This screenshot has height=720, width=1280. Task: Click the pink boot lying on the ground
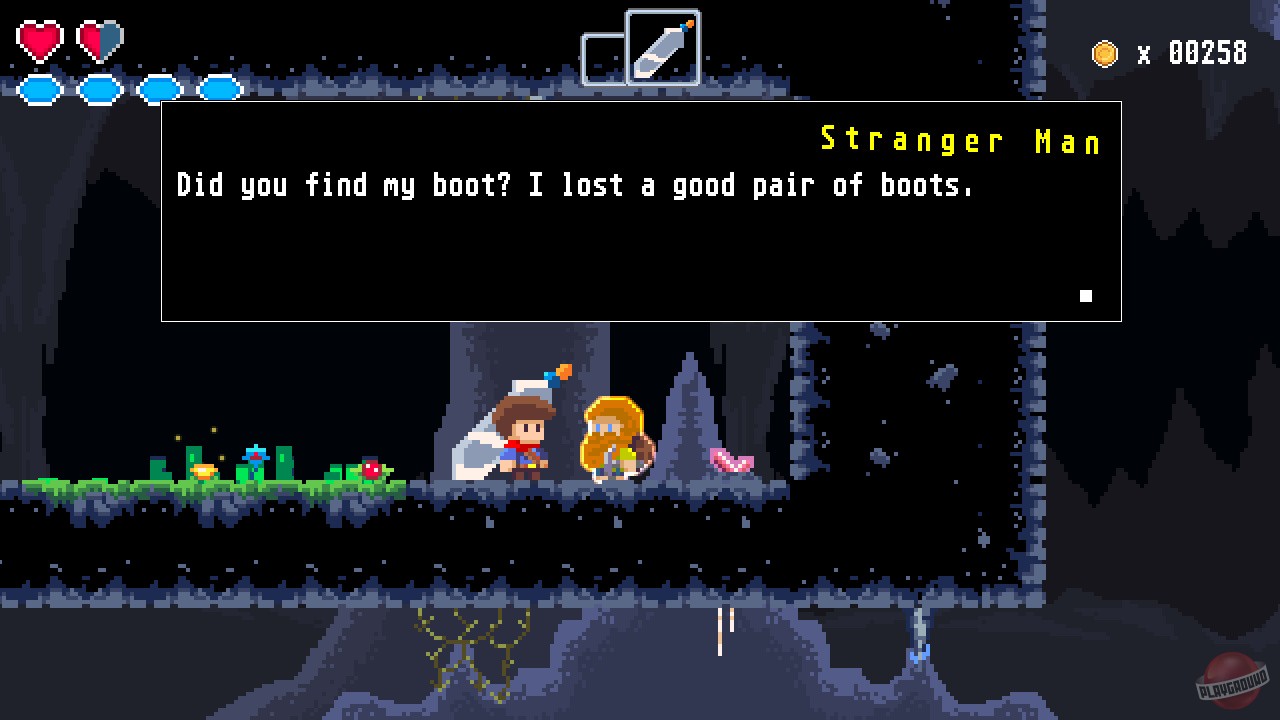point(730,462)
